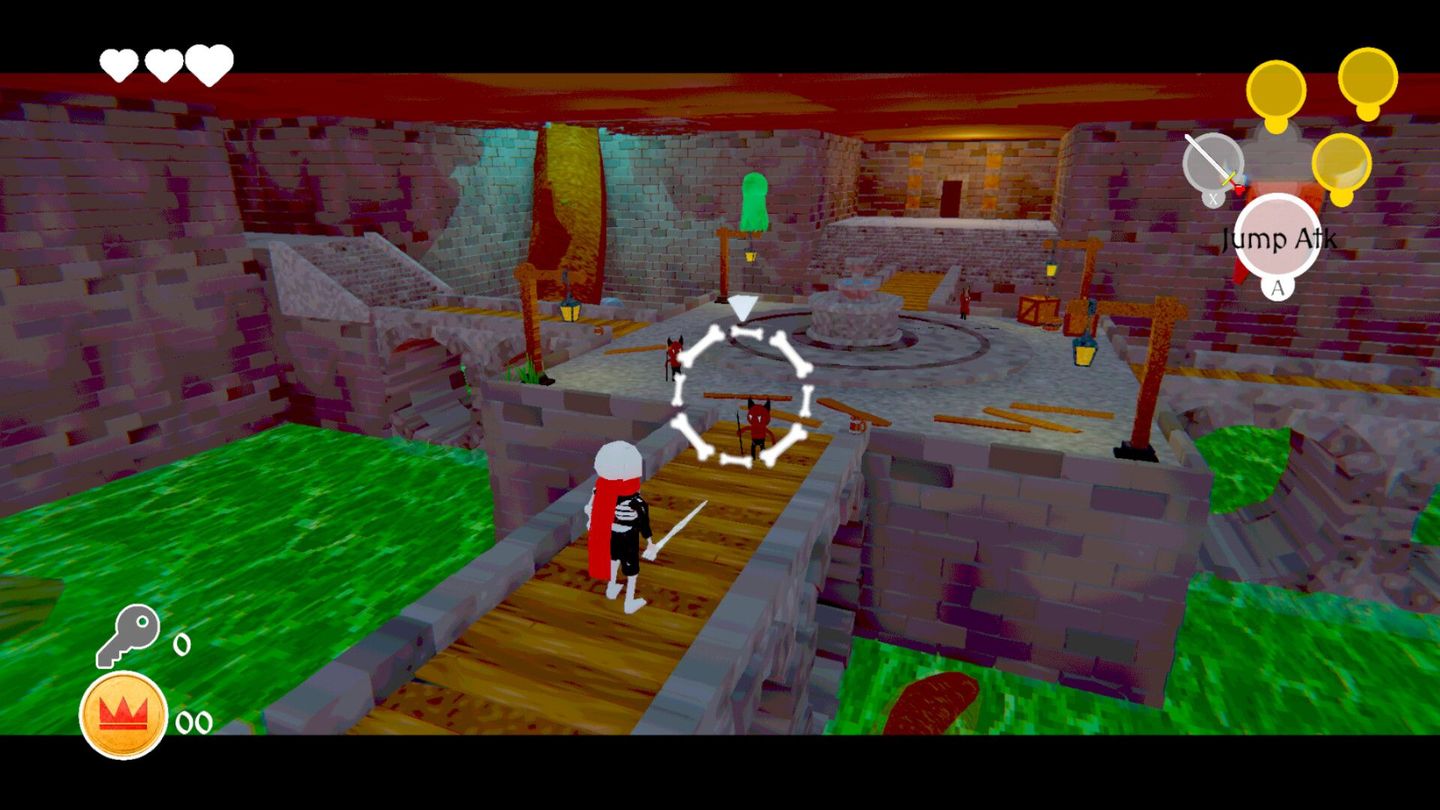Image resolution: width=1440 pixels, height=810 pixels.
Task: Select the Jump Atk label
Action: pyautogui.click(x=1277, y=239)
